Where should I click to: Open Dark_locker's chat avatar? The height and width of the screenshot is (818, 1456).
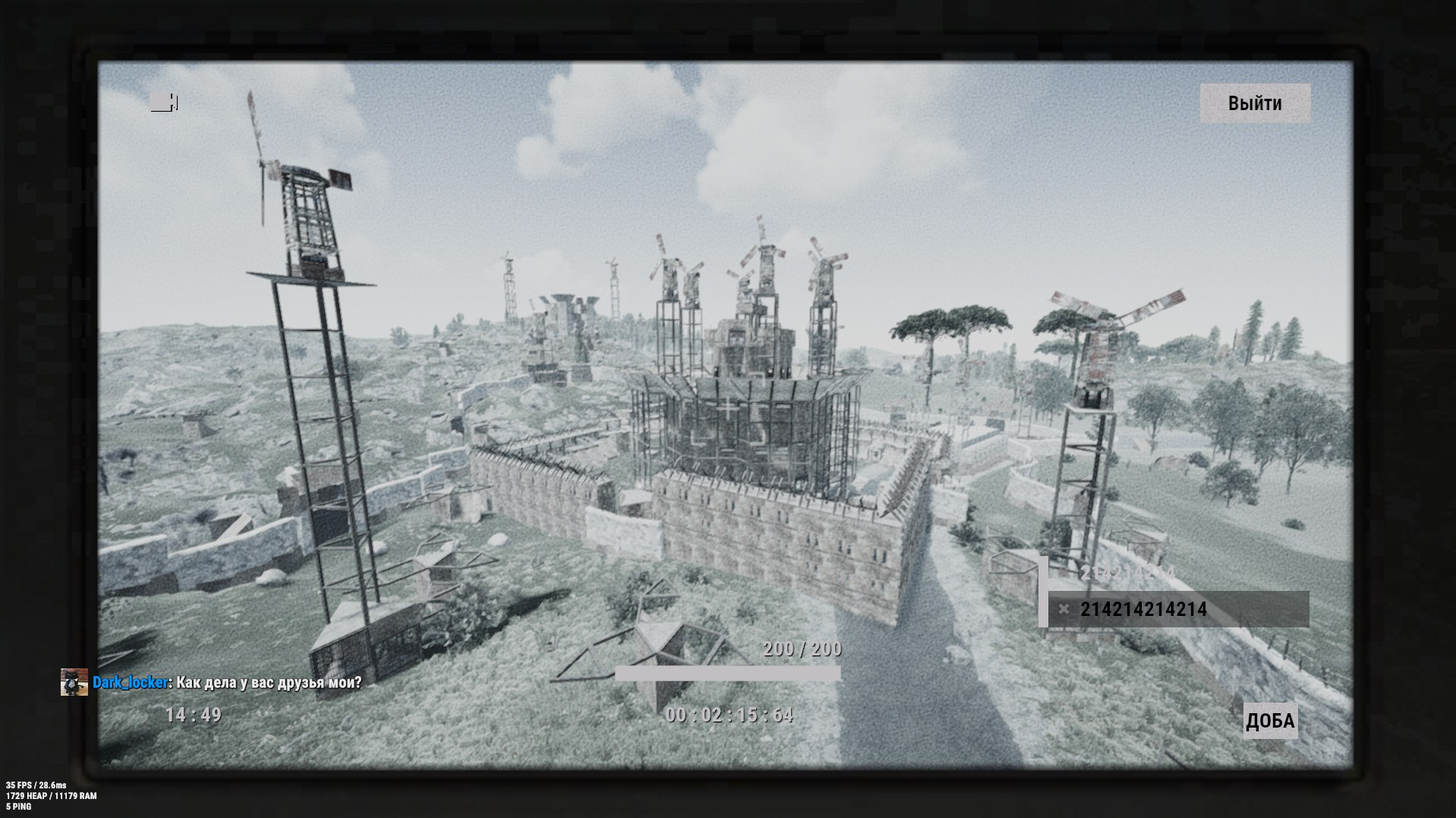pos(74,682)
